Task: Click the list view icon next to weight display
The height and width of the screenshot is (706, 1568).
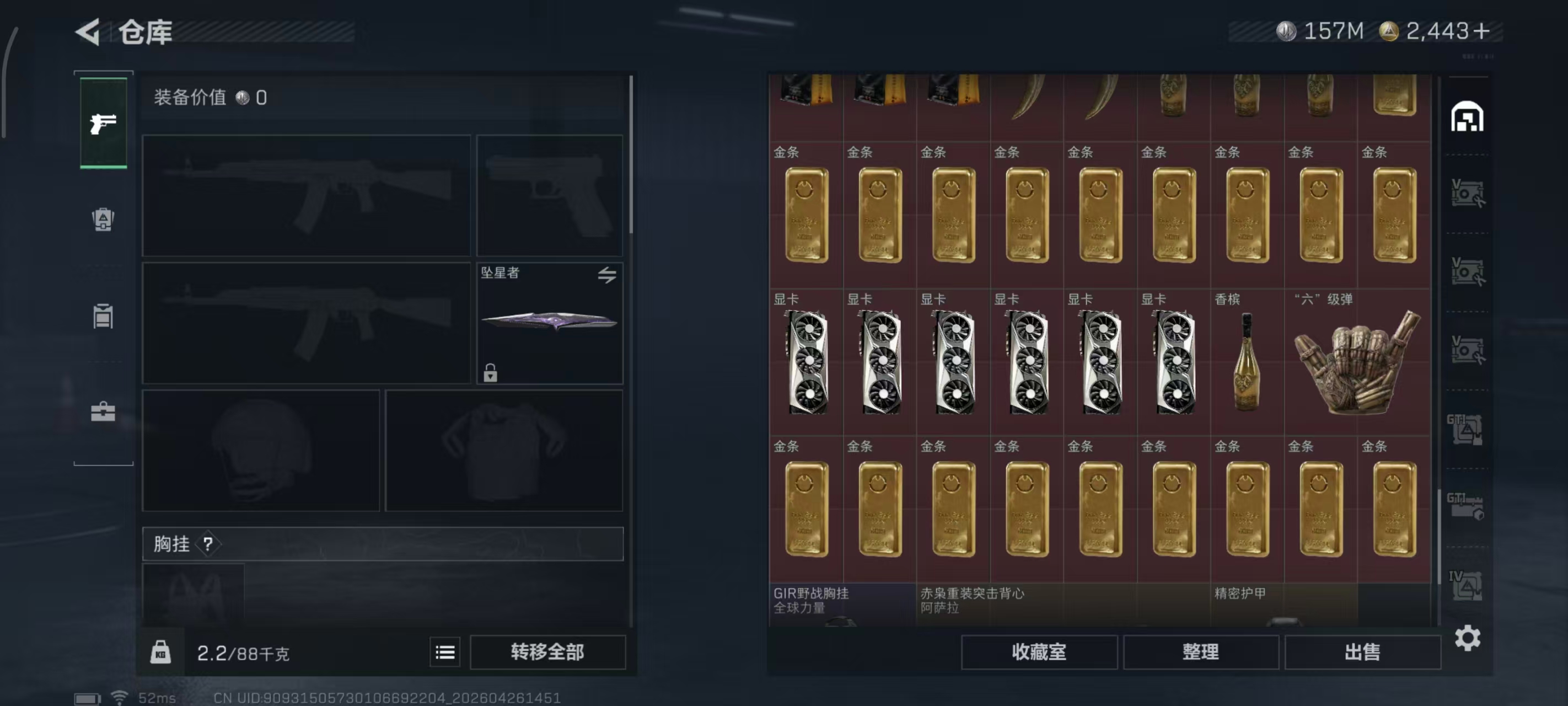Action: point(445,652)
